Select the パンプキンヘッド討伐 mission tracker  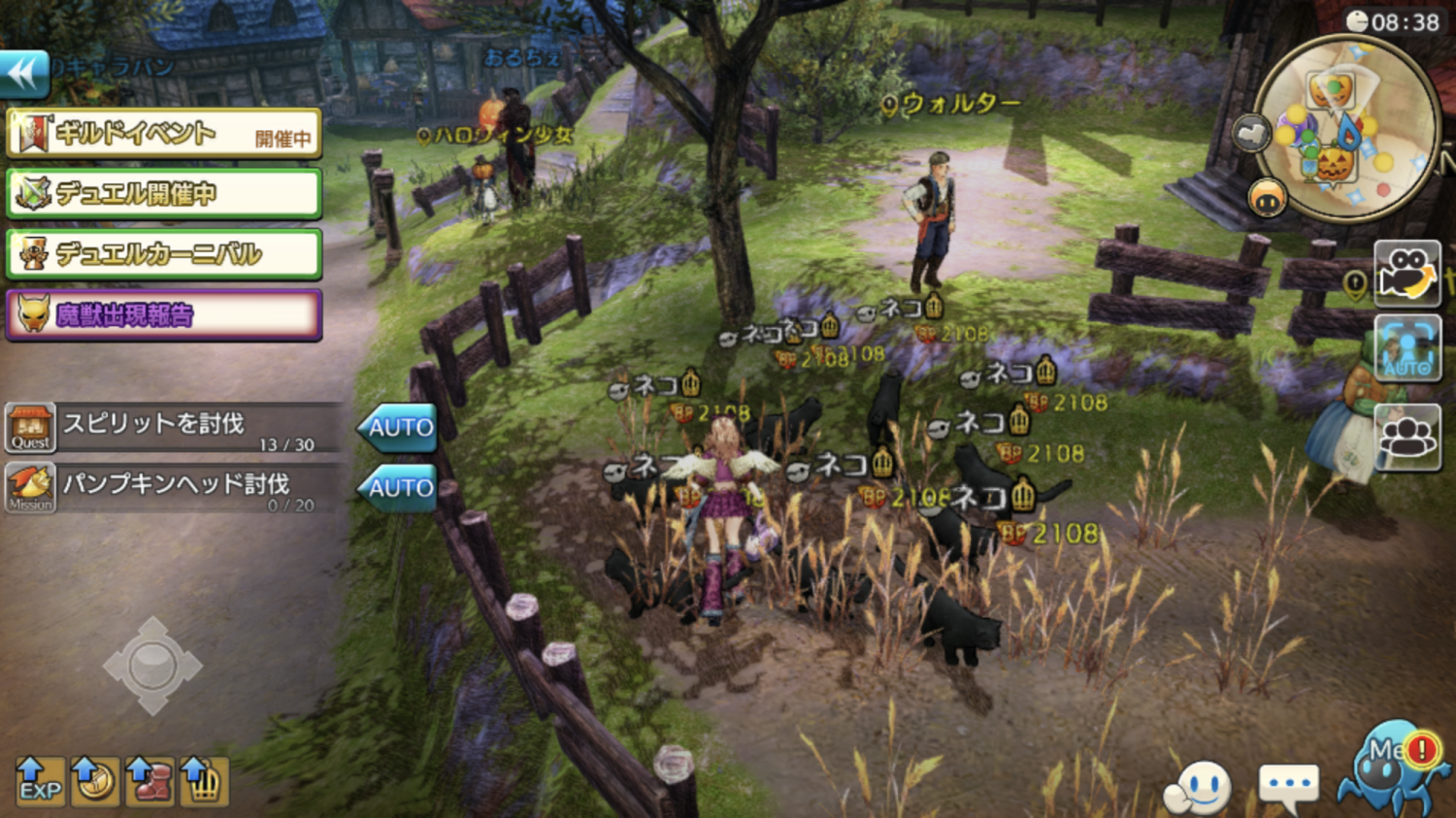[x=175, y=488]
